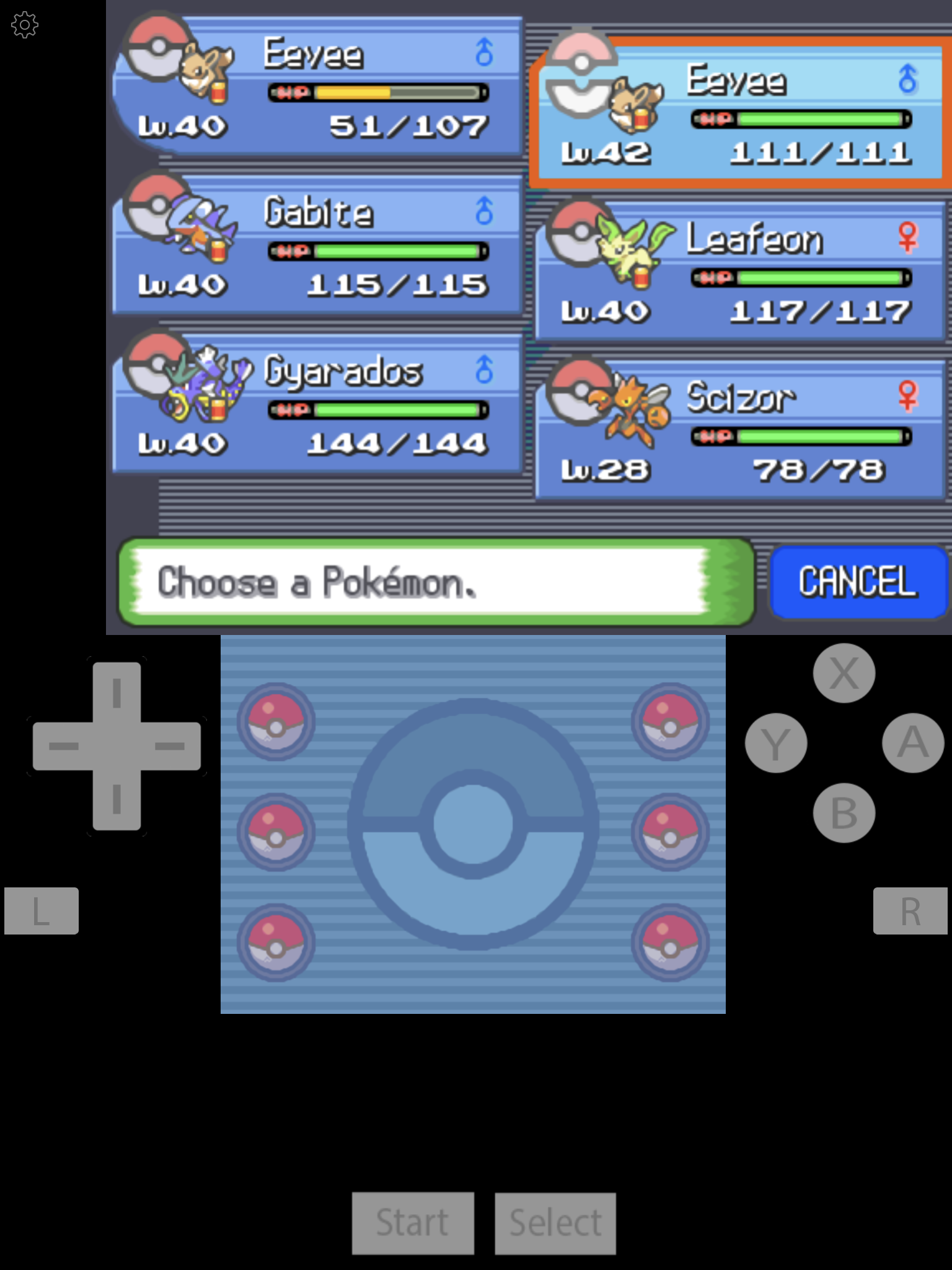Tap the on-screen A button
The image size is (952, 1270).
(912, 742)
